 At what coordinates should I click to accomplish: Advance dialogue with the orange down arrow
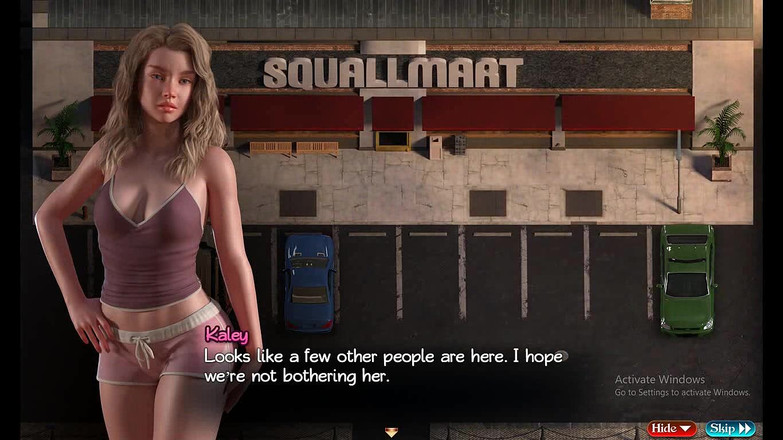[391, 432]
